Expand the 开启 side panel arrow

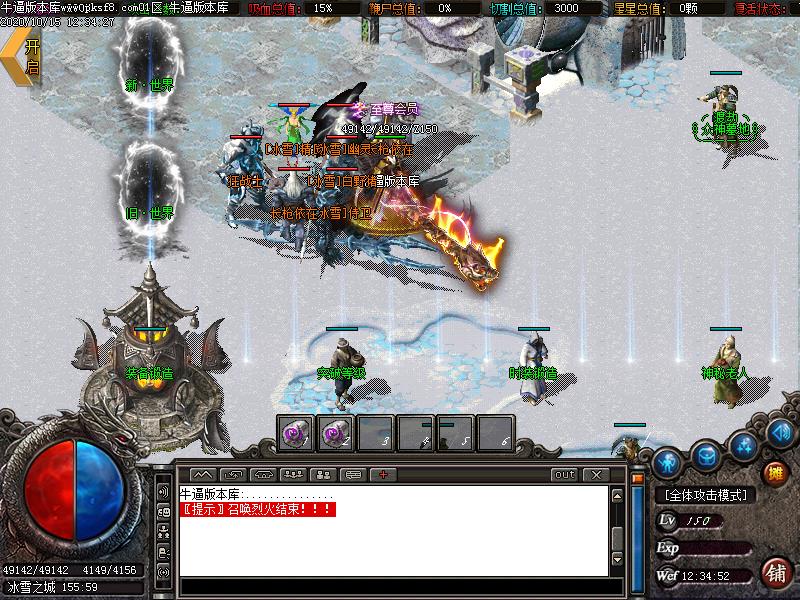[22, 58]
